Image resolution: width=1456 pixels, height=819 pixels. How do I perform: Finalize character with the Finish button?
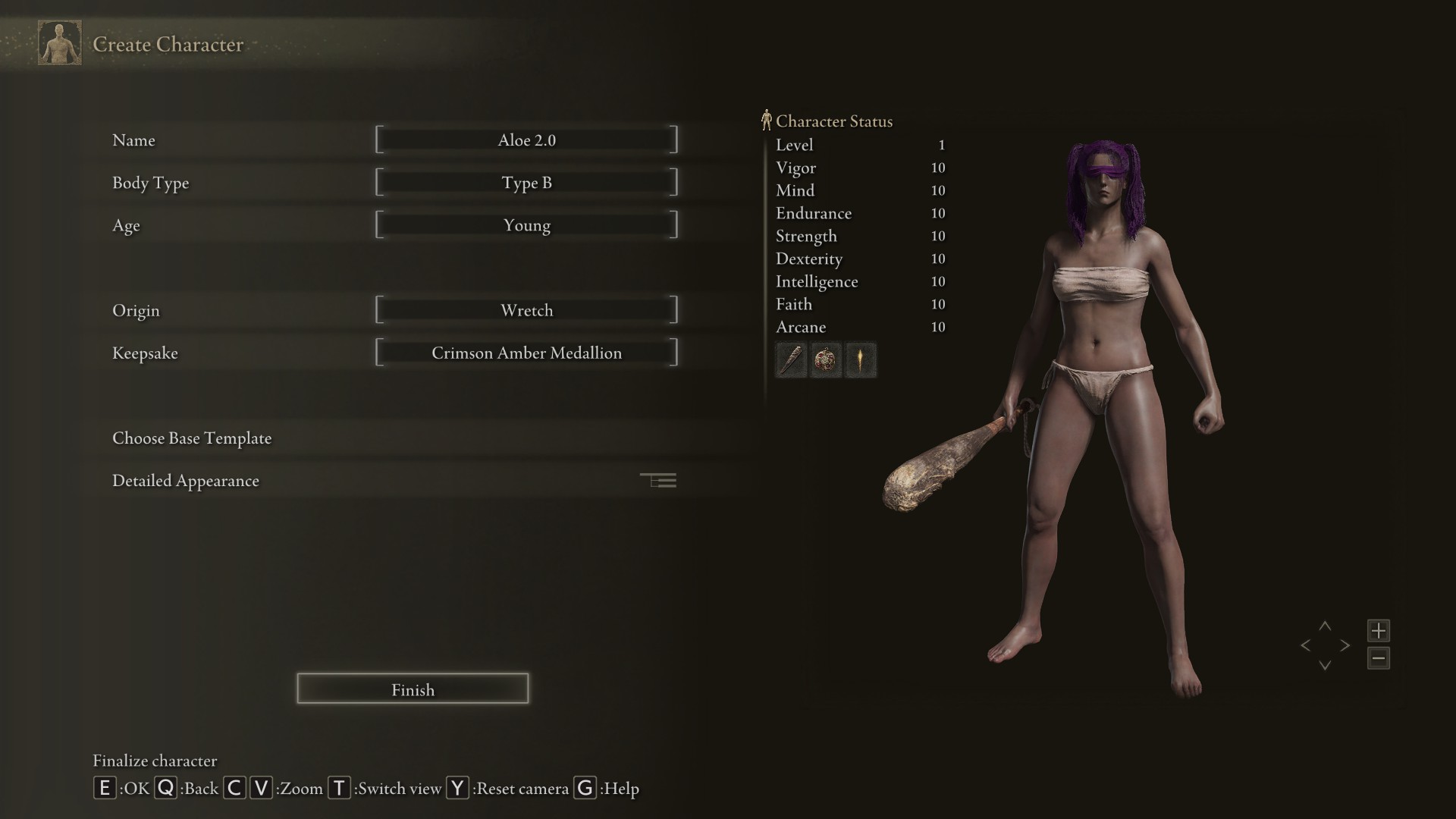[413, 689]
